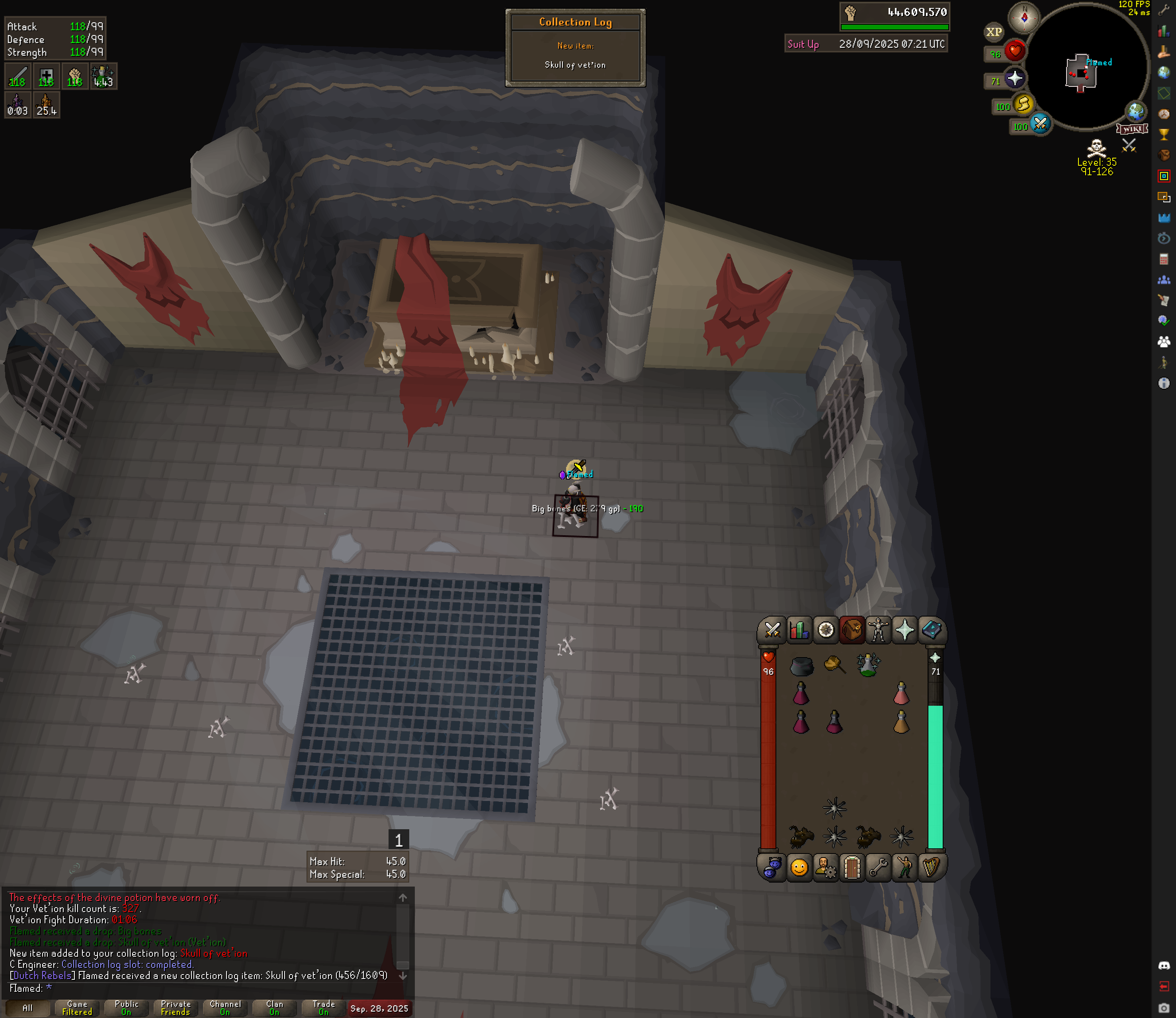
Task: Open the Logout door tab
Action: [852, 867]
